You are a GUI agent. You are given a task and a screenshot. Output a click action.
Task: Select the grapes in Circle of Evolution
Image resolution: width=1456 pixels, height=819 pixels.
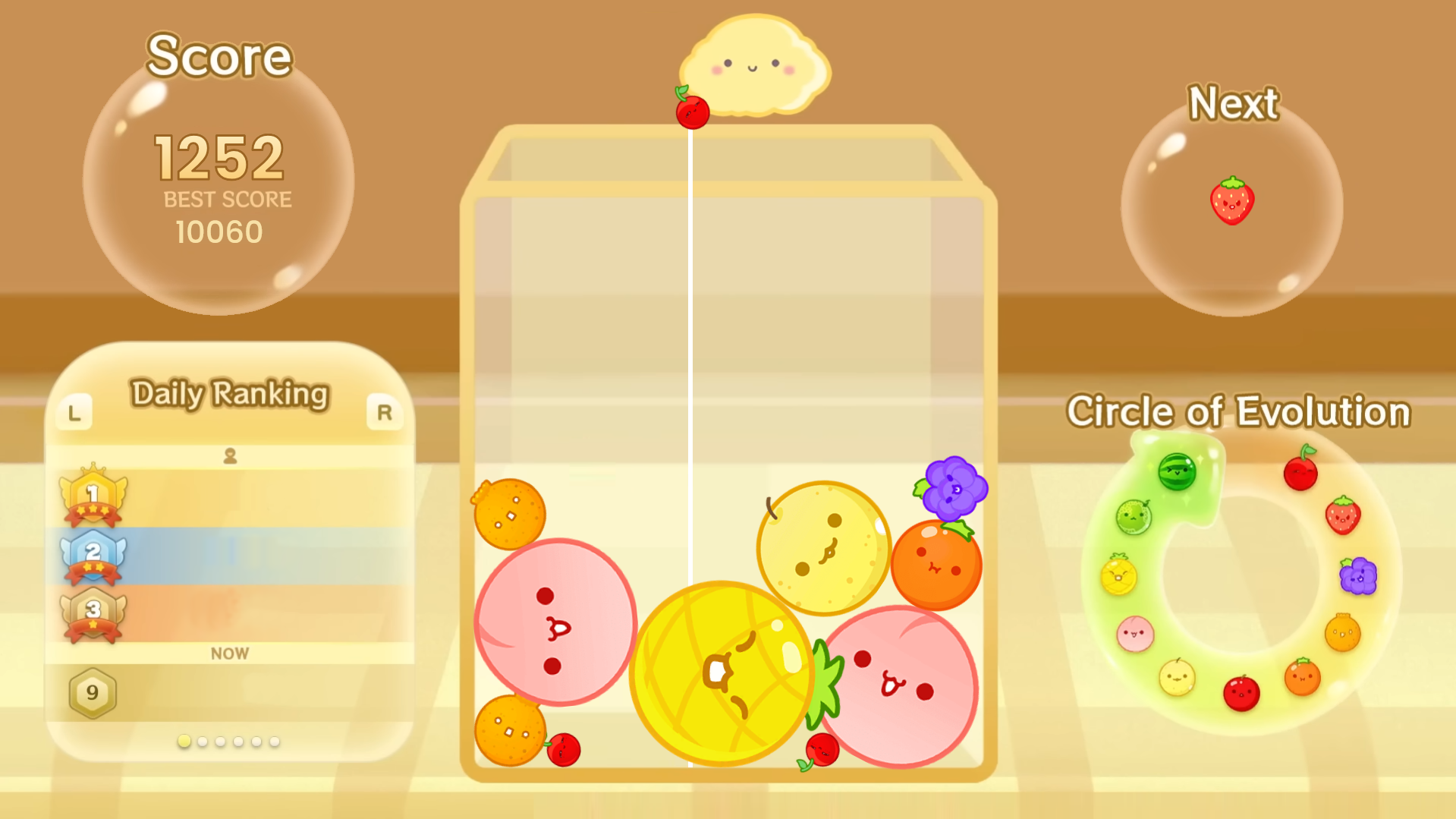[1357, 576]
